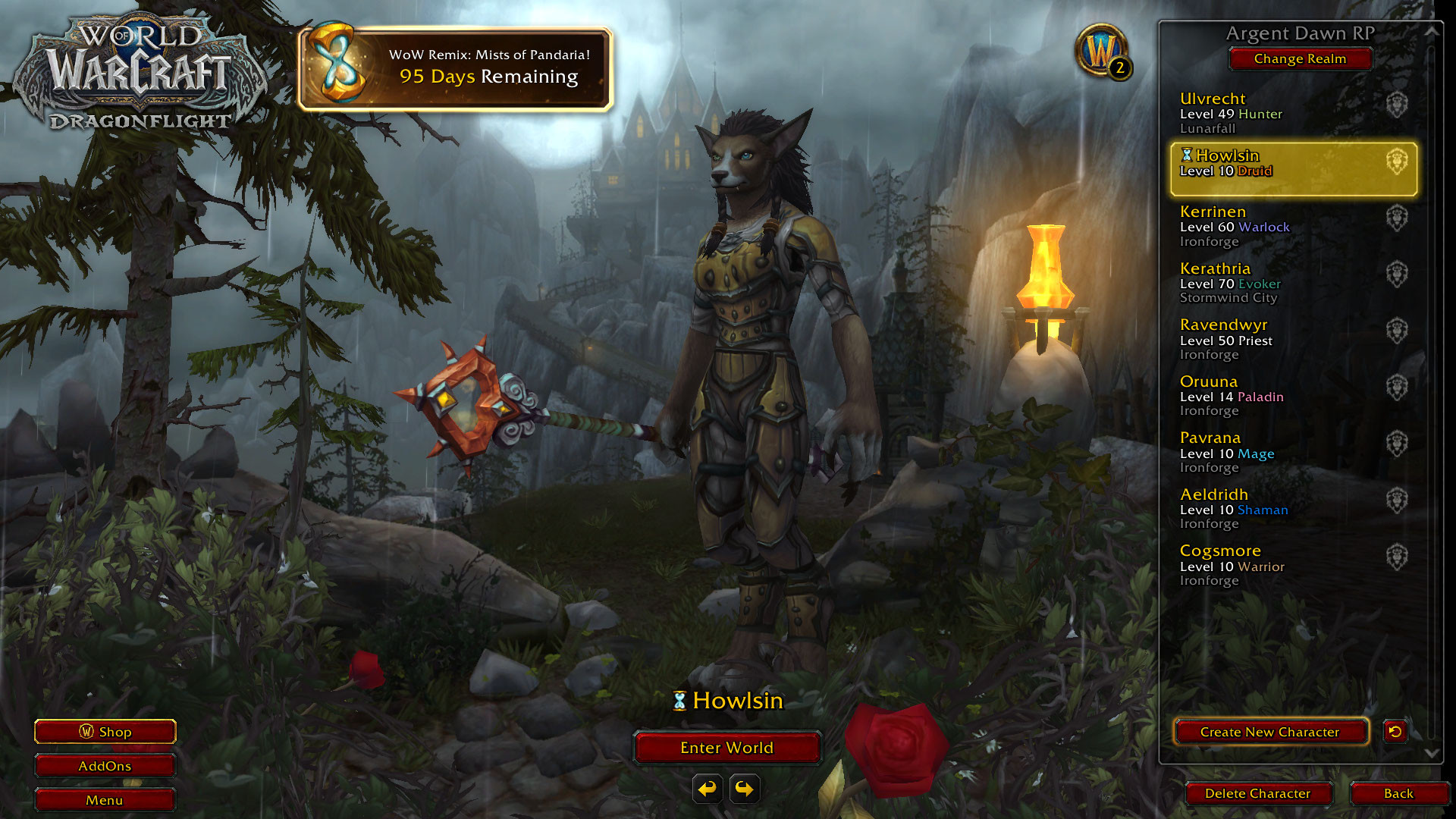Click the Delete Character button
This screenshot has width=1456, height=819.
[1257, 793]
